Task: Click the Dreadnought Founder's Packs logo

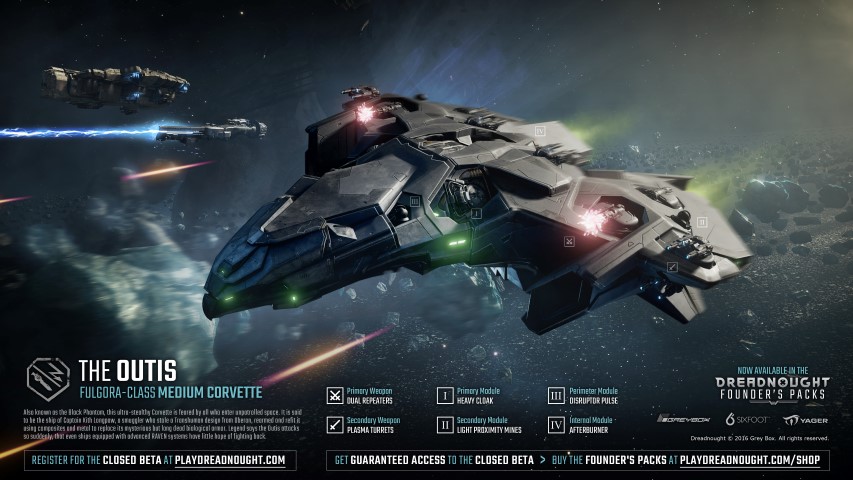Action: click(x=772, y=387)
